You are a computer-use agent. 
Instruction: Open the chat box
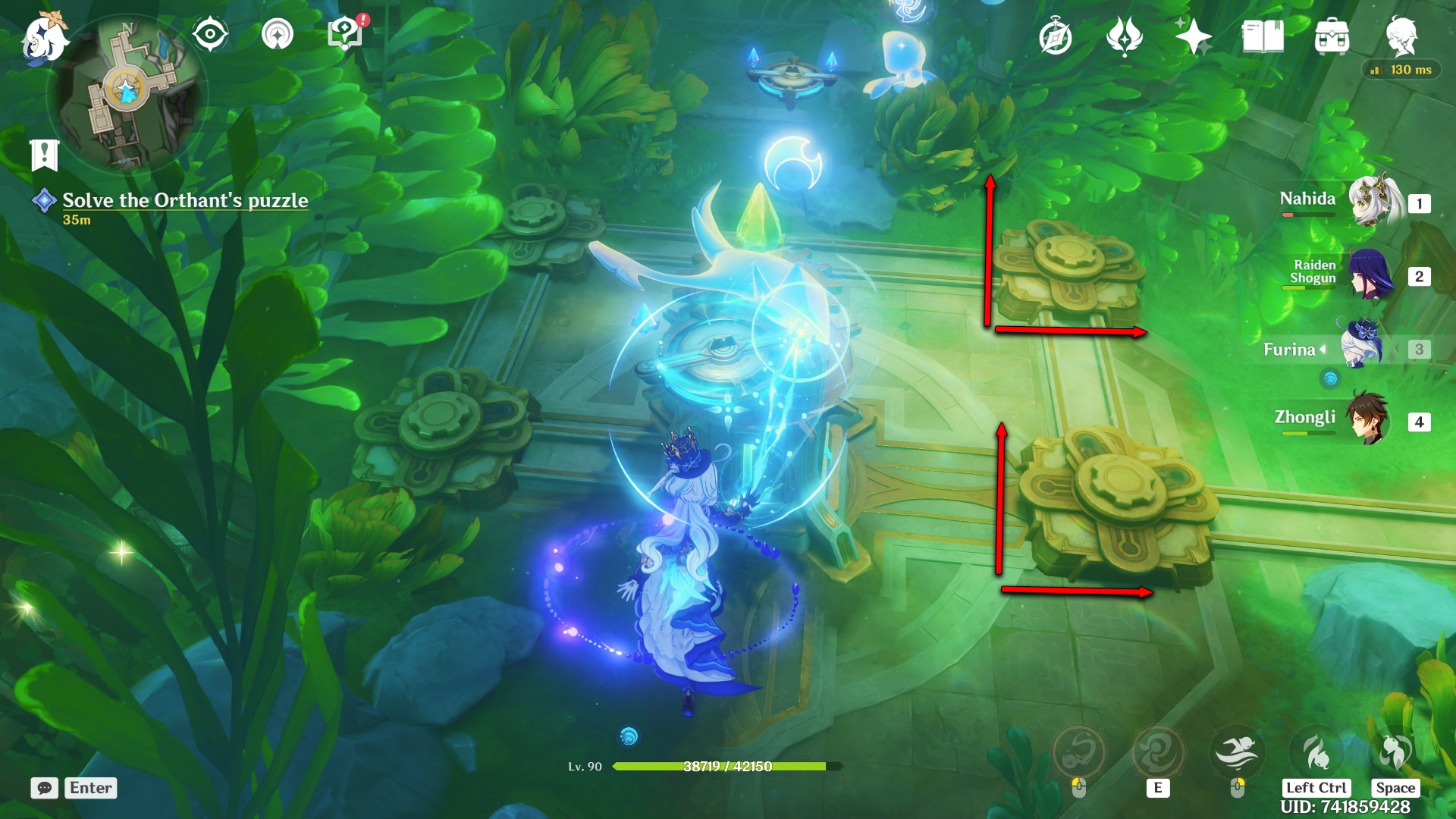[x=45, y=788]
